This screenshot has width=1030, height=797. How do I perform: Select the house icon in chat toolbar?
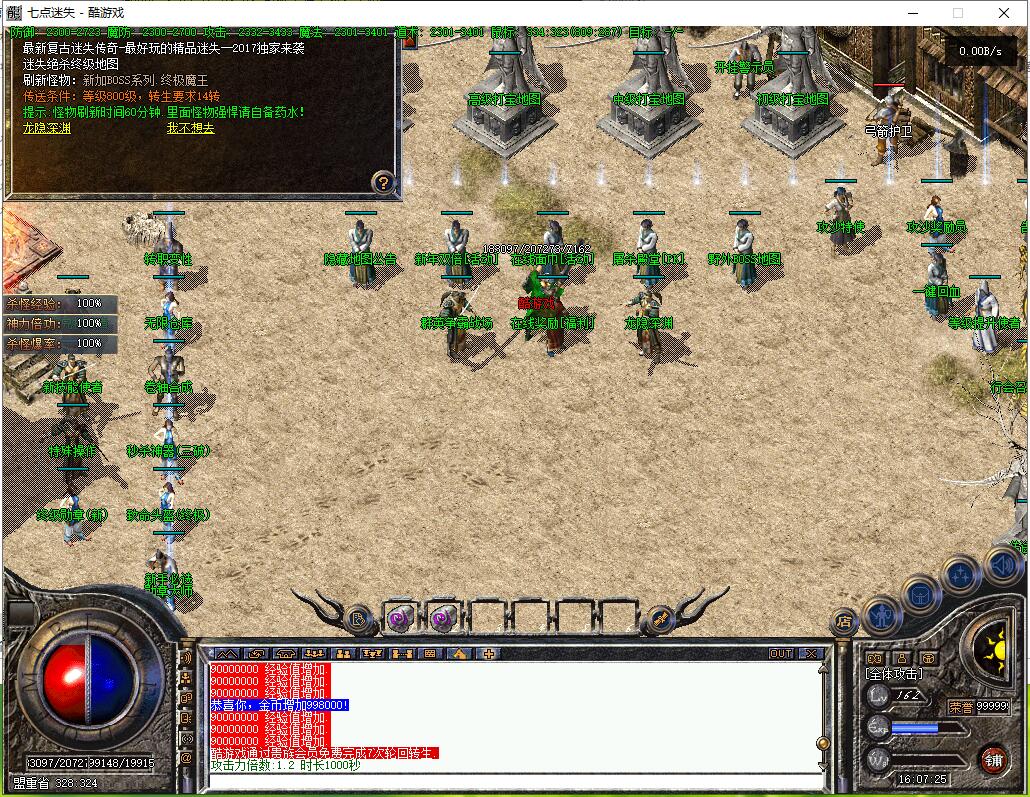(459, 653)
